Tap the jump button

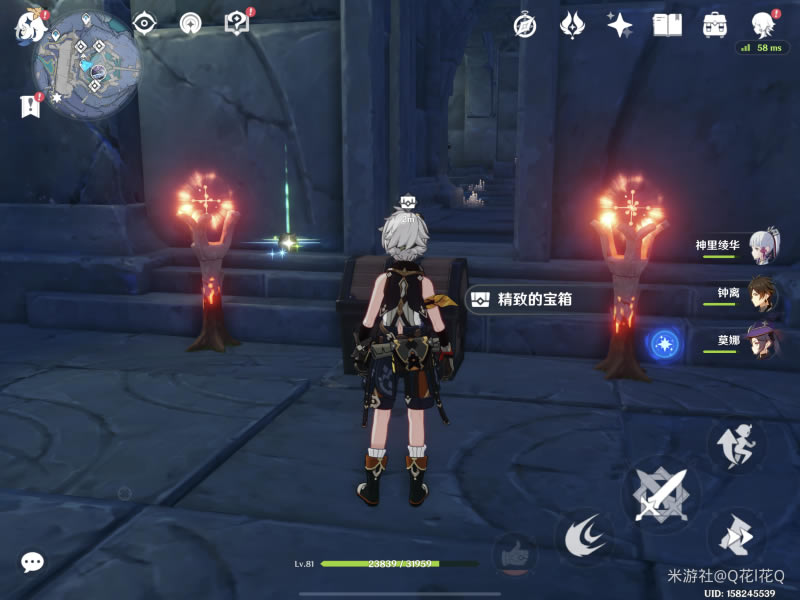tap(737, 445)
